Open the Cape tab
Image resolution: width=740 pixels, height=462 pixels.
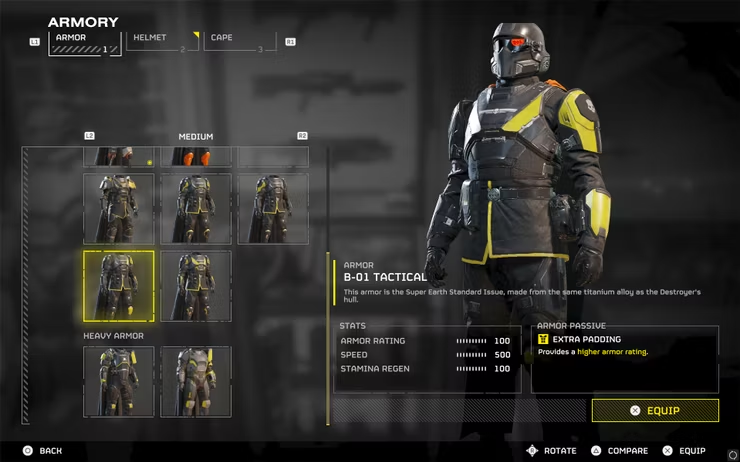click(x=239, y=41)
